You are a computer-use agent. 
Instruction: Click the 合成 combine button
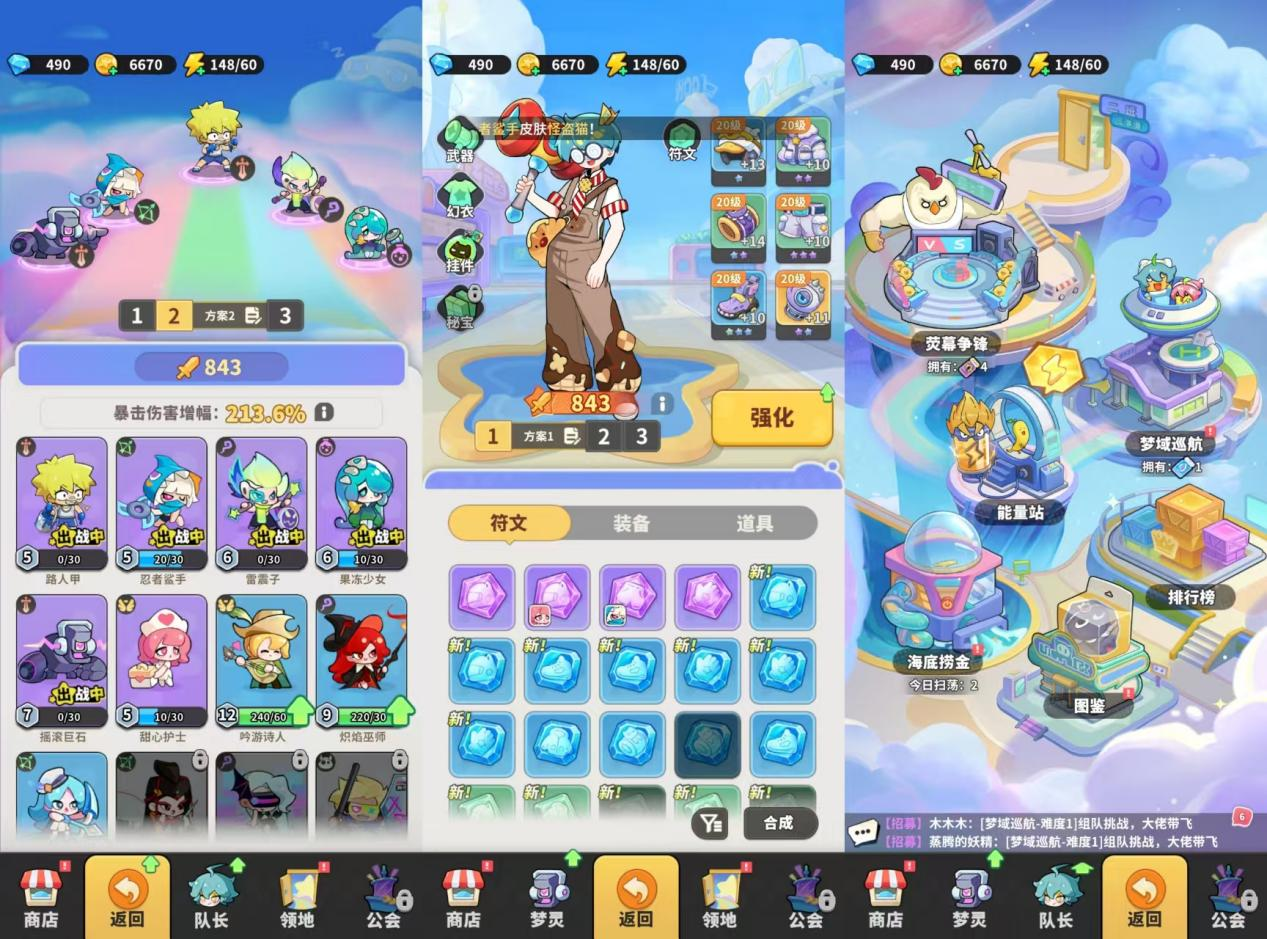(x=779, y=823)
